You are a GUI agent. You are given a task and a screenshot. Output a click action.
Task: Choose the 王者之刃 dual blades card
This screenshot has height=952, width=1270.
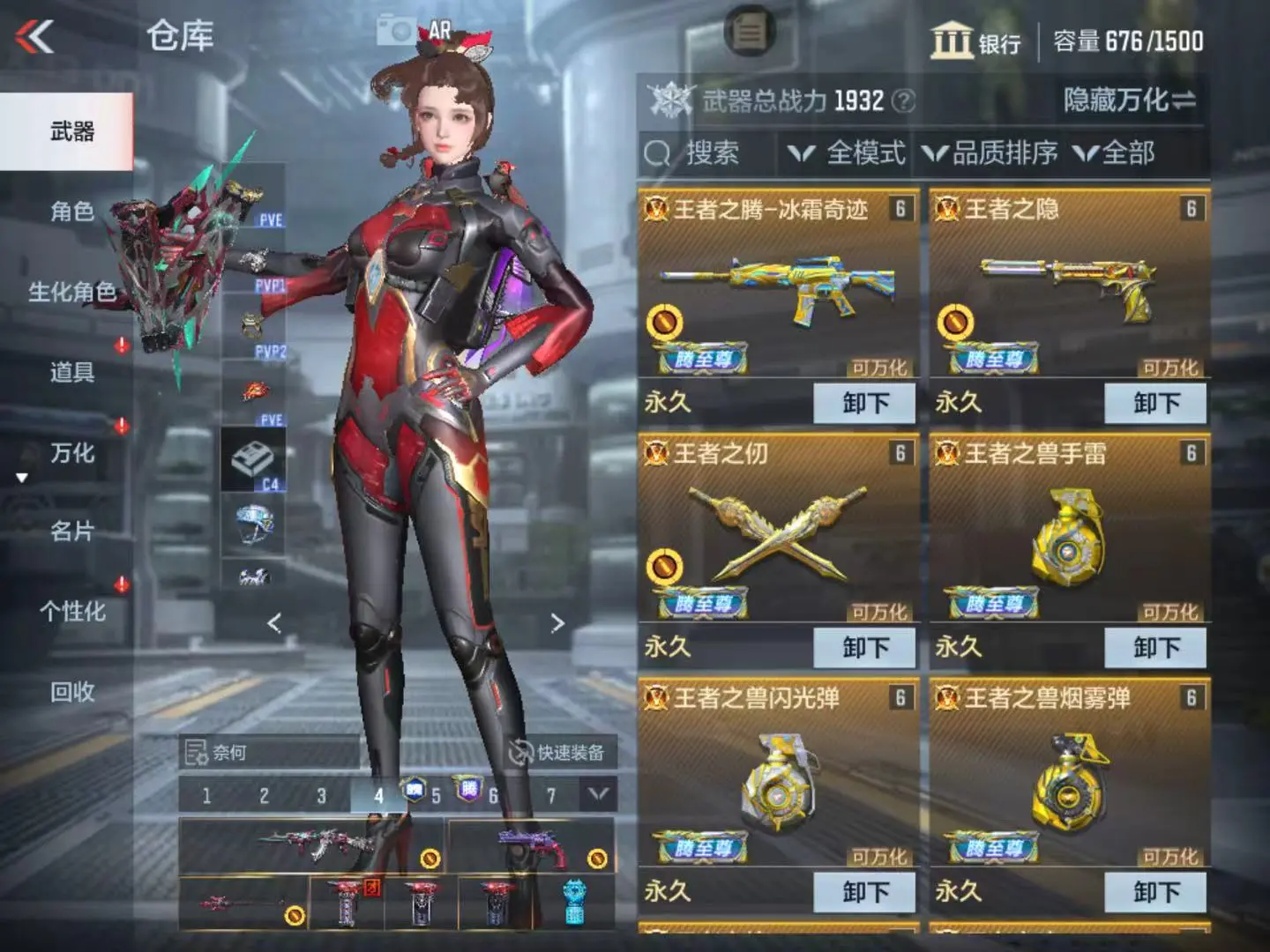(x=778, y=527)
